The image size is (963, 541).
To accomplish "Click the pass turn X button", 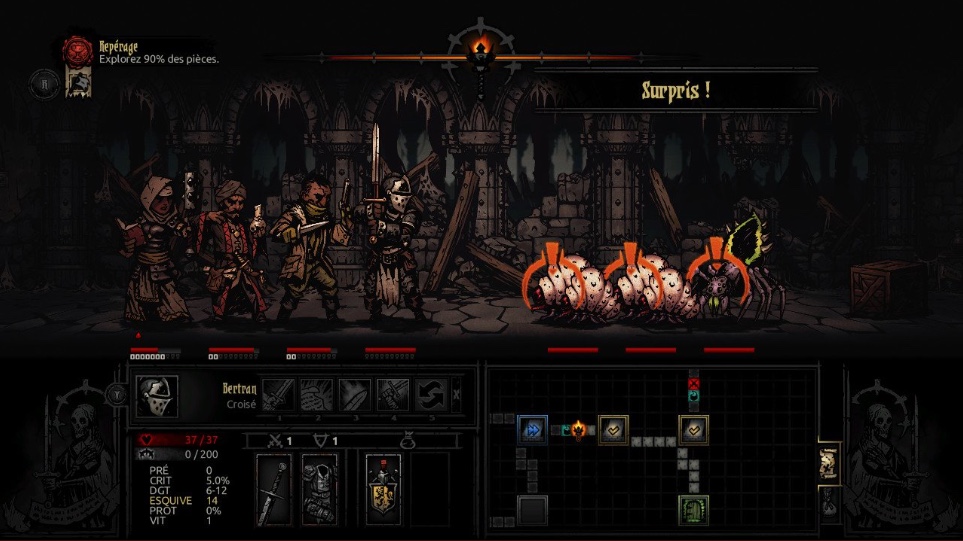I will pos(457,394).
